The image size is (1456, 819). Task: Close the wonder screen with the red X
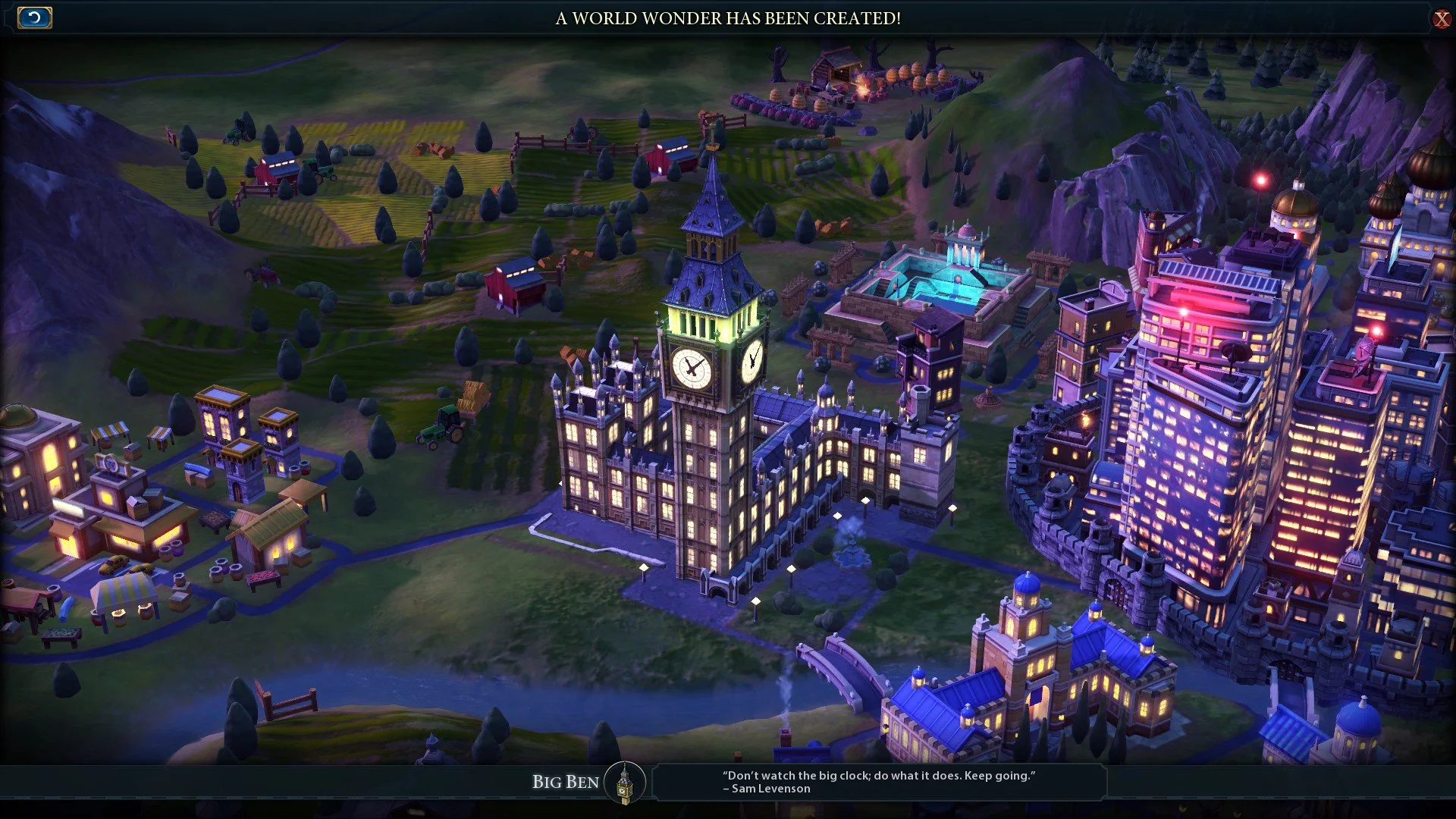[1441, 19]
